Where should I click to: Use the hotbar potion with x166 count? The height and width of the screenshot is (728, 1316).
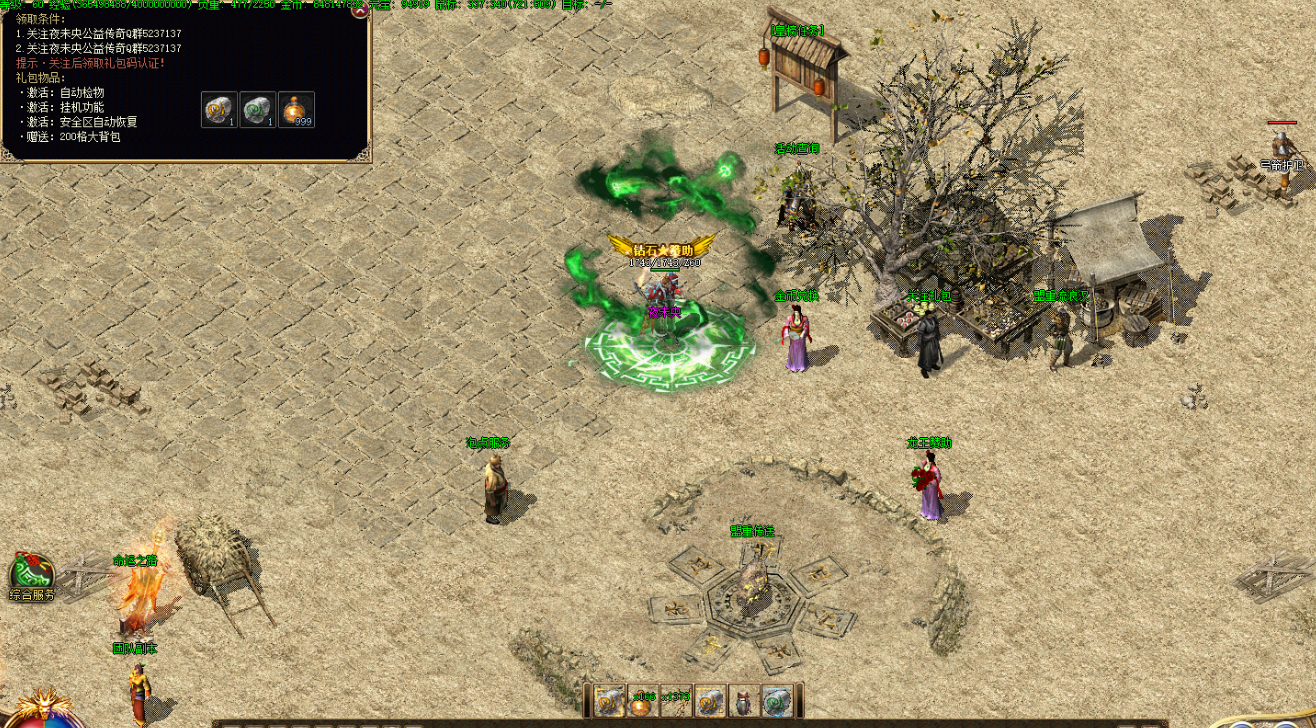[x=642, y=702]
